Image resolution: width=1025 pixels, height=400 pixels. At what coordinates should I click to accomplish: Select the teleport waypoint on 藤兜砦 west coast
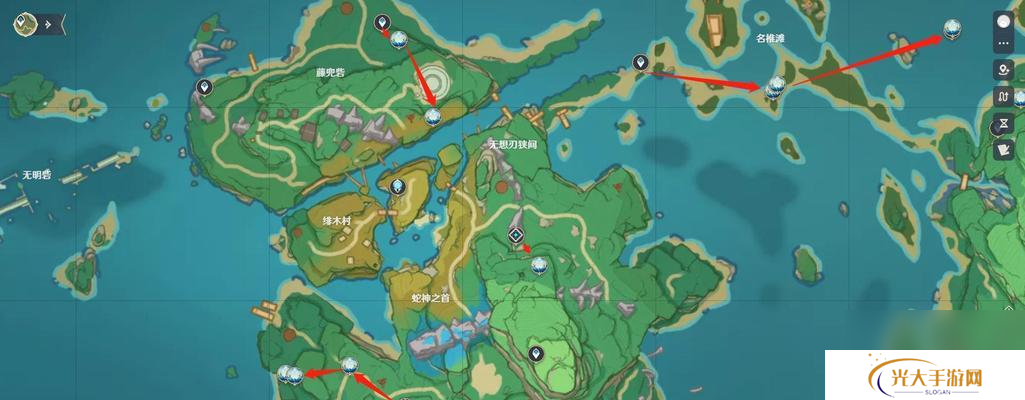point(204,88)
